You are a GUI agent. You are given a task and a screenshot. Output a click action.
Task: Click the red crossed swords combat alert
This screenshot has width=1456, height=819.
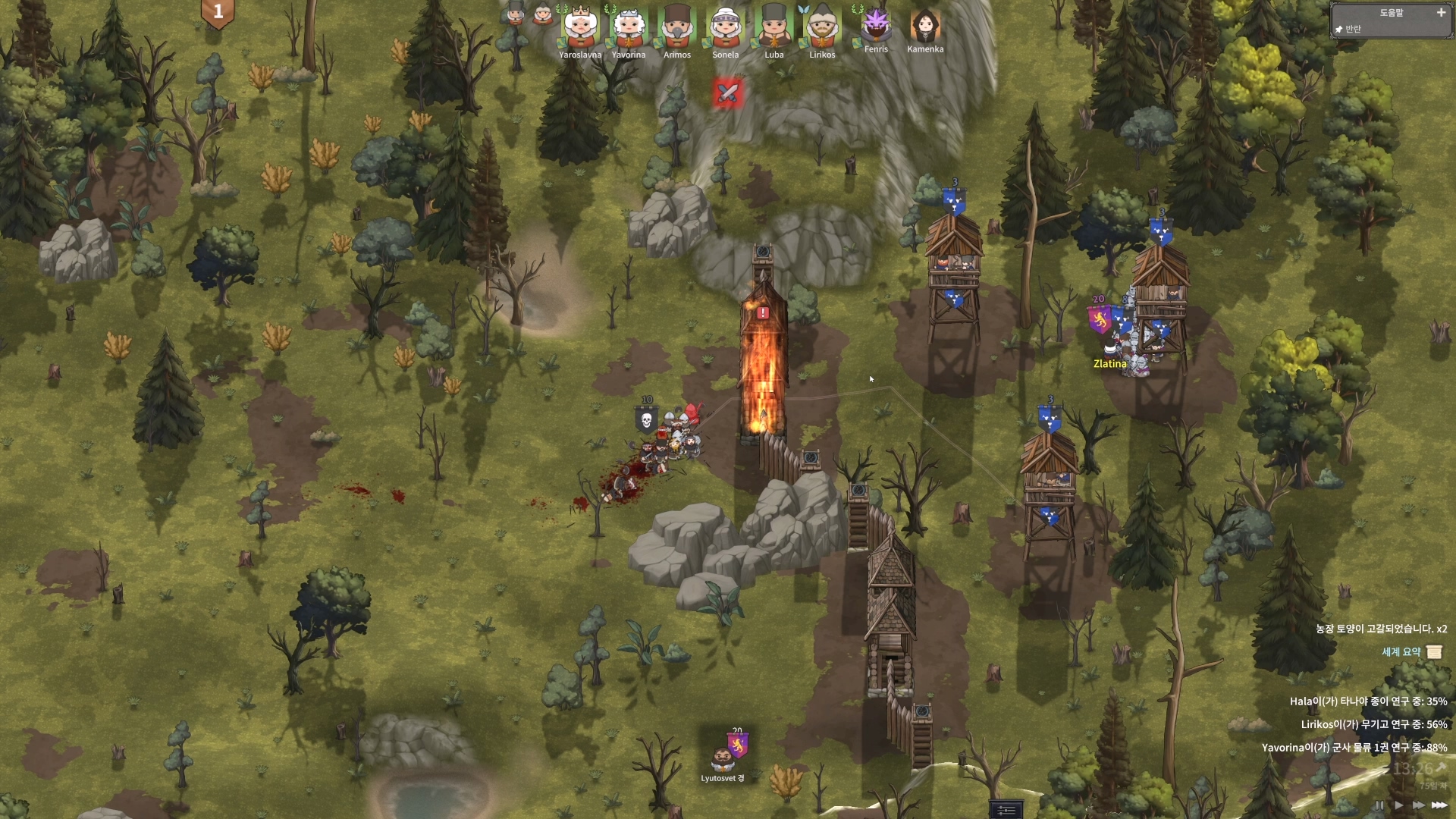click(x=727, y=93)
